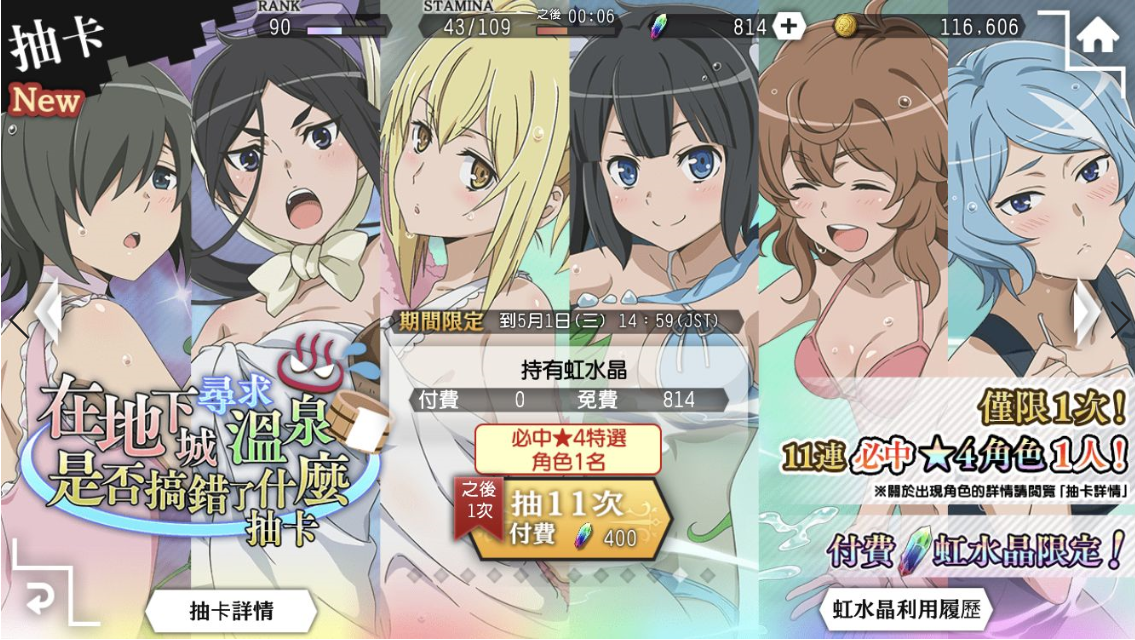Return to the previous screen
Screen dimensions: 1135x640
(40, 598)
